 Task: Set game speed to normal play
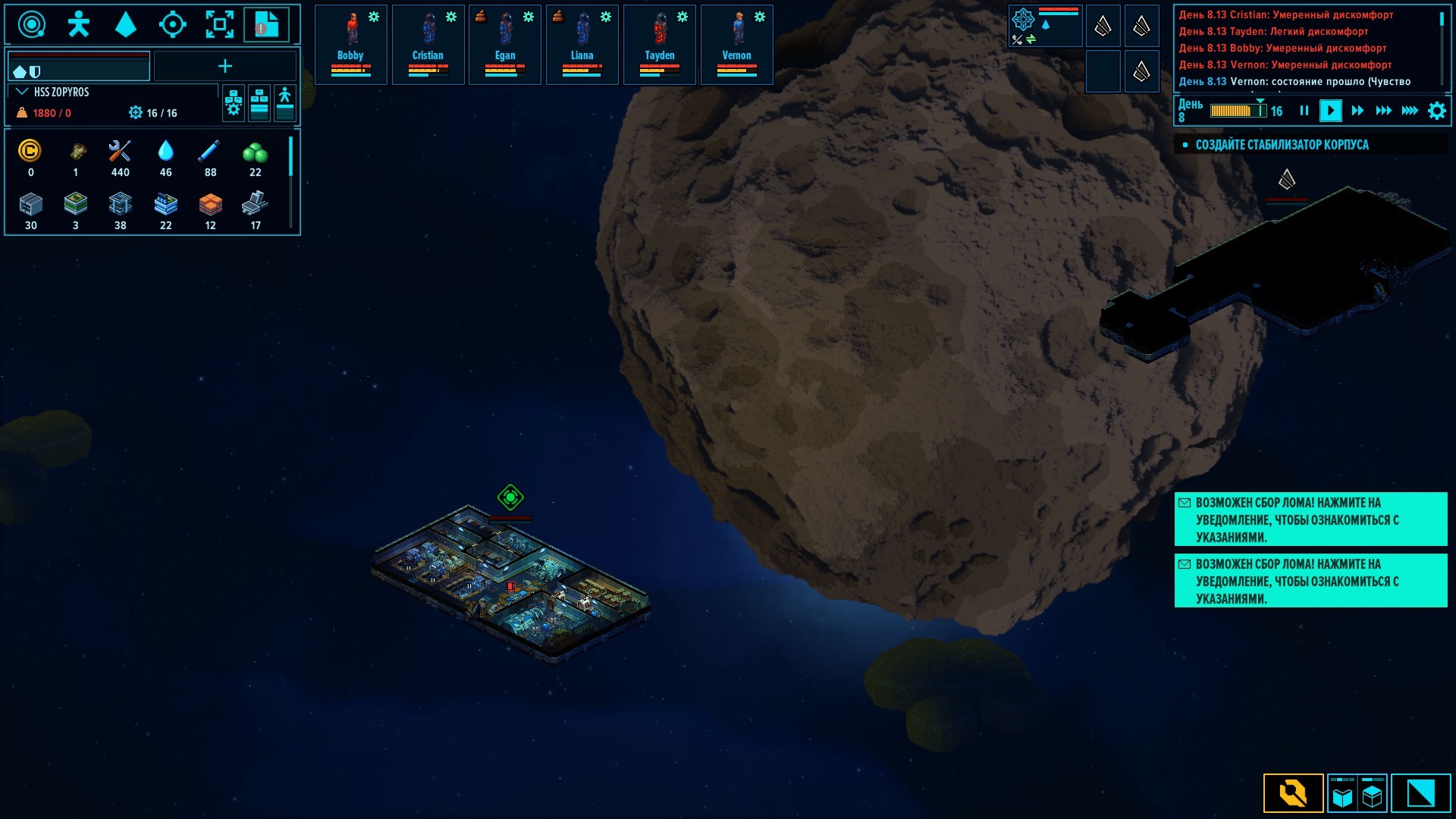pos(1330,111)
